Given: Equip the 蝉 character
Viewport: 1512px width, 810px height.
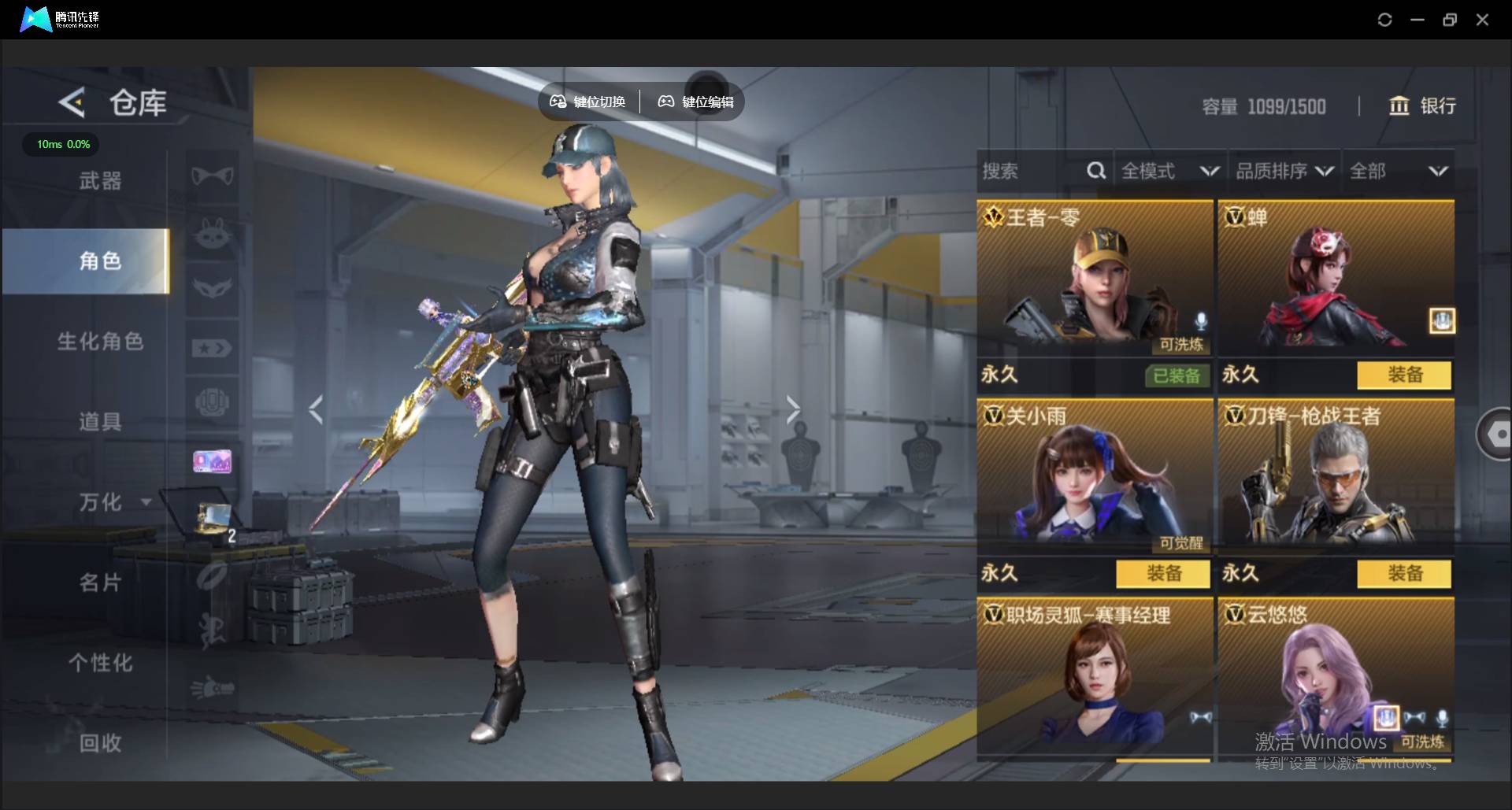Looking at the screenshot, I should click(x=1404, y=375).
